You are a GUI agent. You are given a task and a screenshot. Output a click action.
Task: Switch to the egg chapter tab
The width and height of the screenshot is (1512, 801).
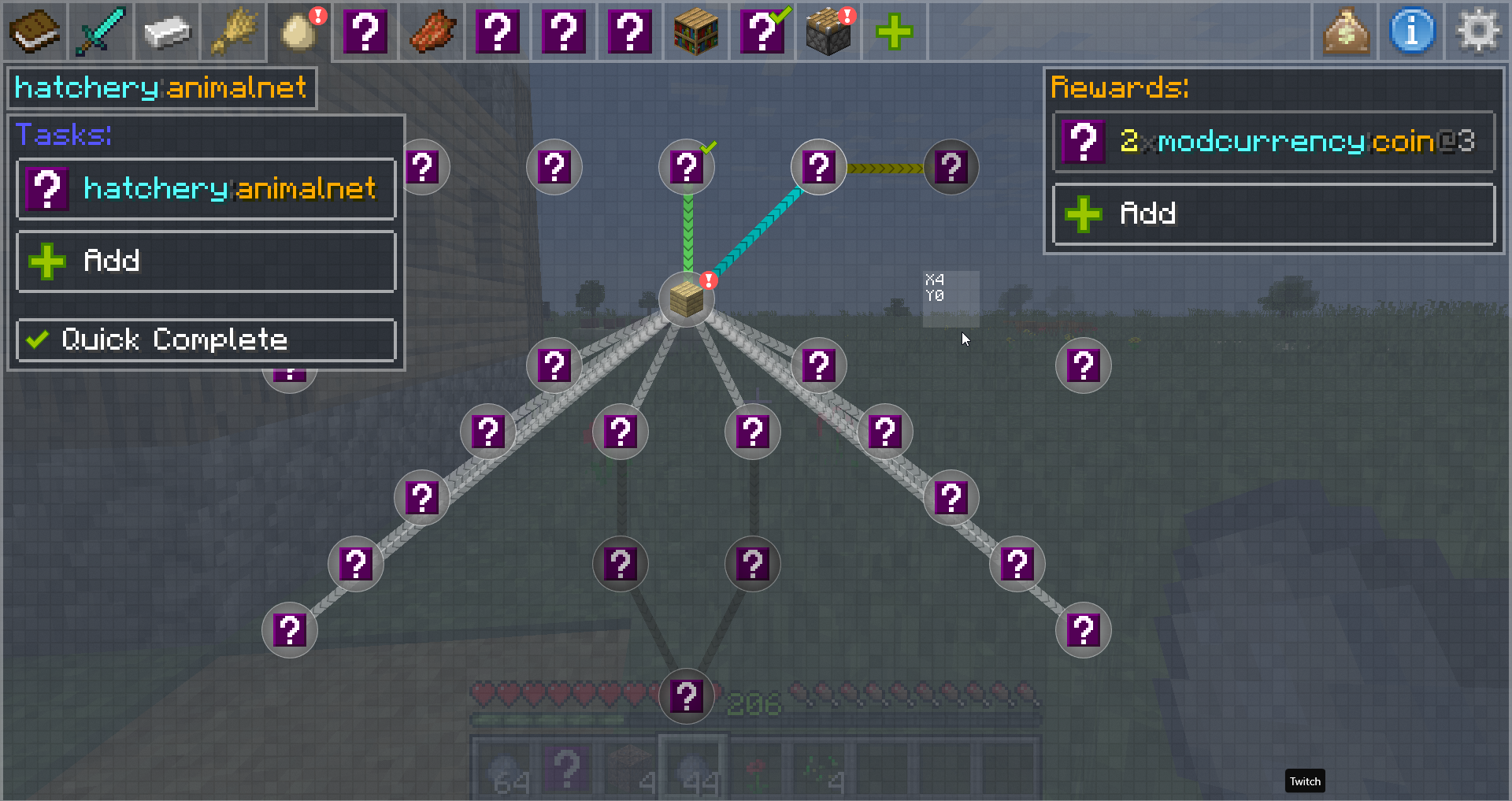click(299, 32)
